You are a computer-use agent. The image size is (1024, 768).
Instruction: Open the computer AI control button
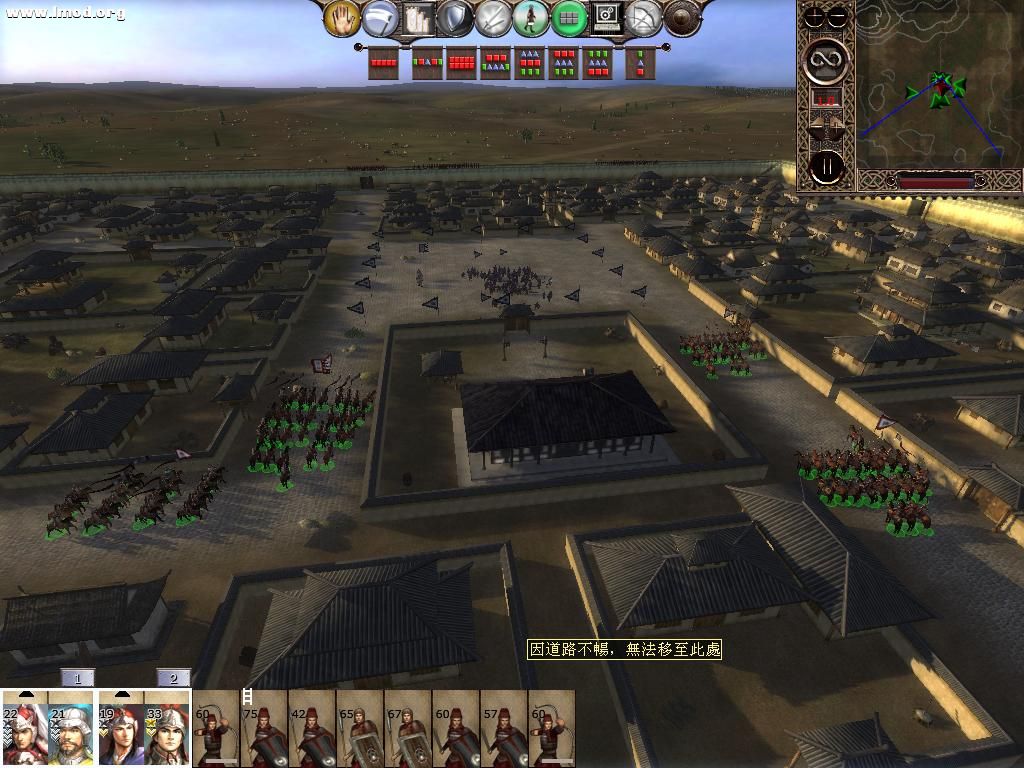(x=606, y=18)
